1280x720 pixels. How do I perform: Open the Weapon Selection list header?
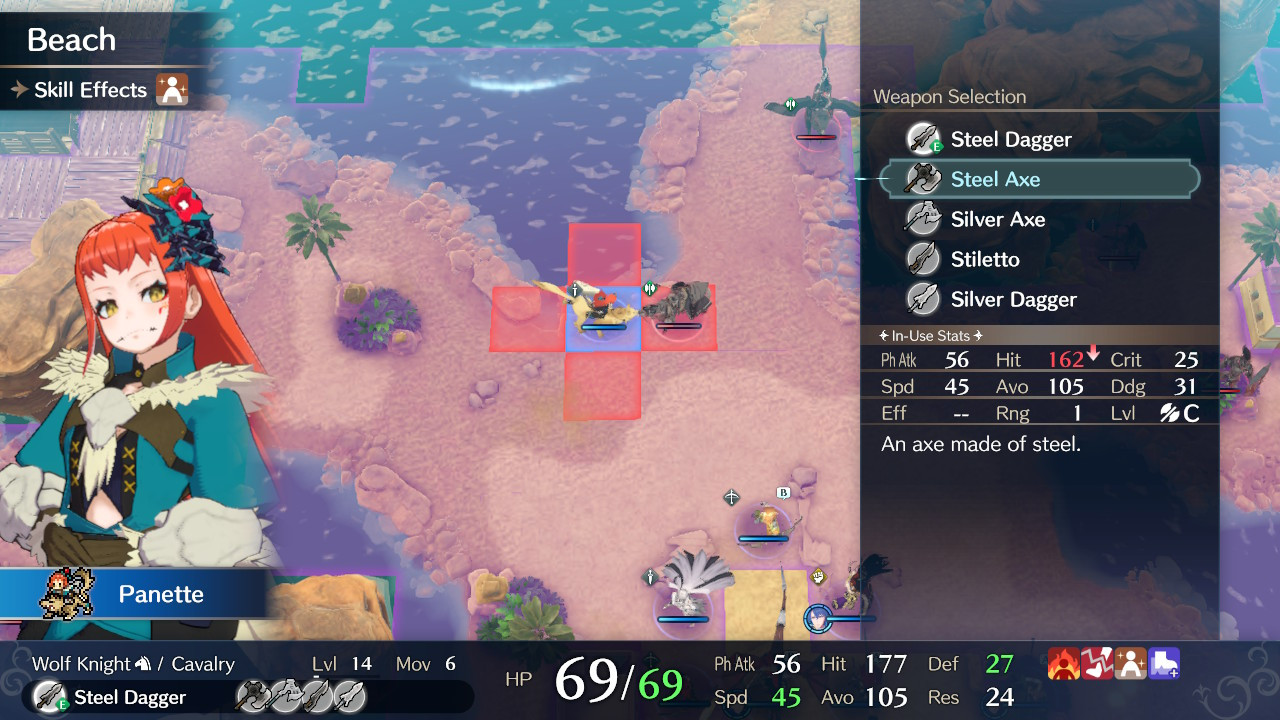click(x=948, y=97)
